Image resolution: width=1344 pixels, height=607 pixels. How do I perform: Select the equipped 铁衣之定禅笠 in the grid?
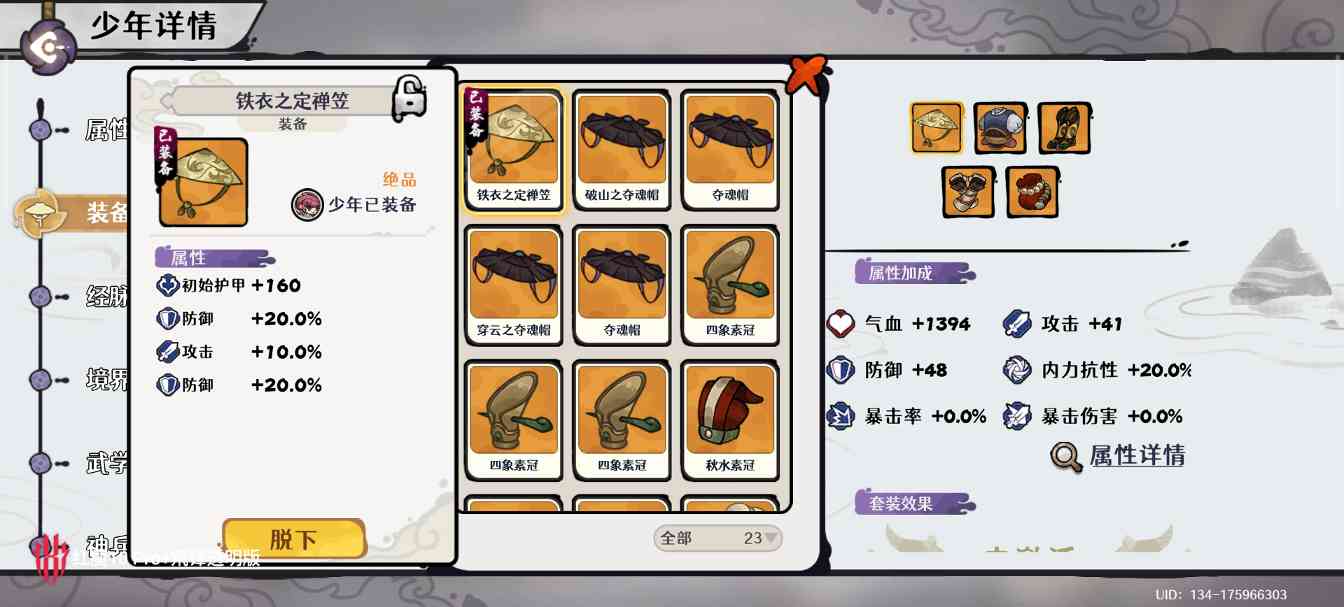click(513, 149)
